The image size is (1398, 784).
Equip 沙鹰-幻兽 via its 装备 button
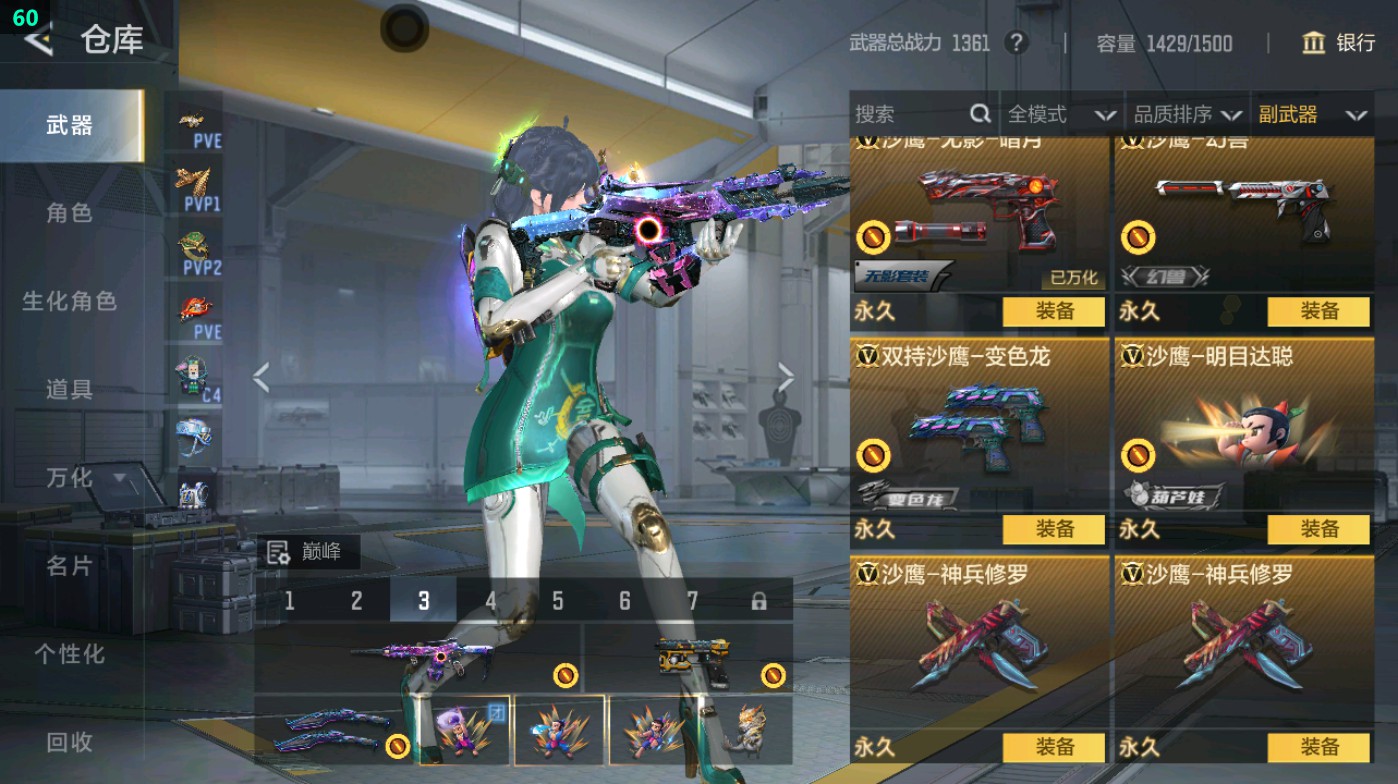pyautogui.click(x=1320, y=312)
